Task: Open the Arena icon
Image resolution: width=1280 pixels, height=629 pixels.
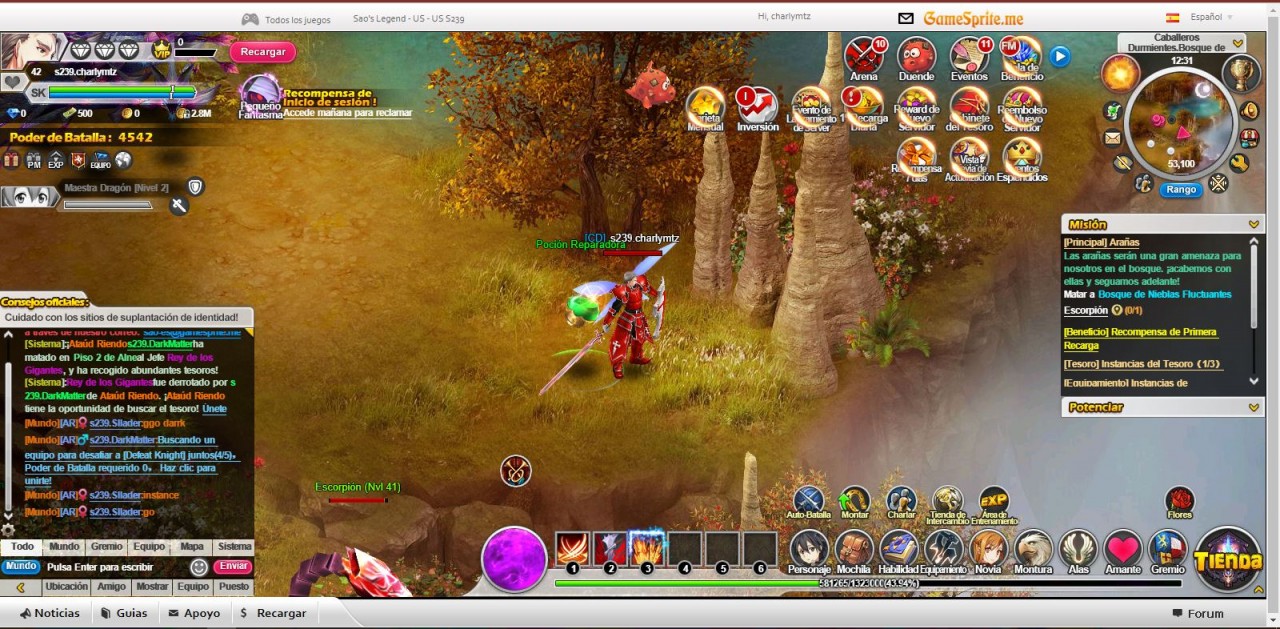Action: coord(863,57)
